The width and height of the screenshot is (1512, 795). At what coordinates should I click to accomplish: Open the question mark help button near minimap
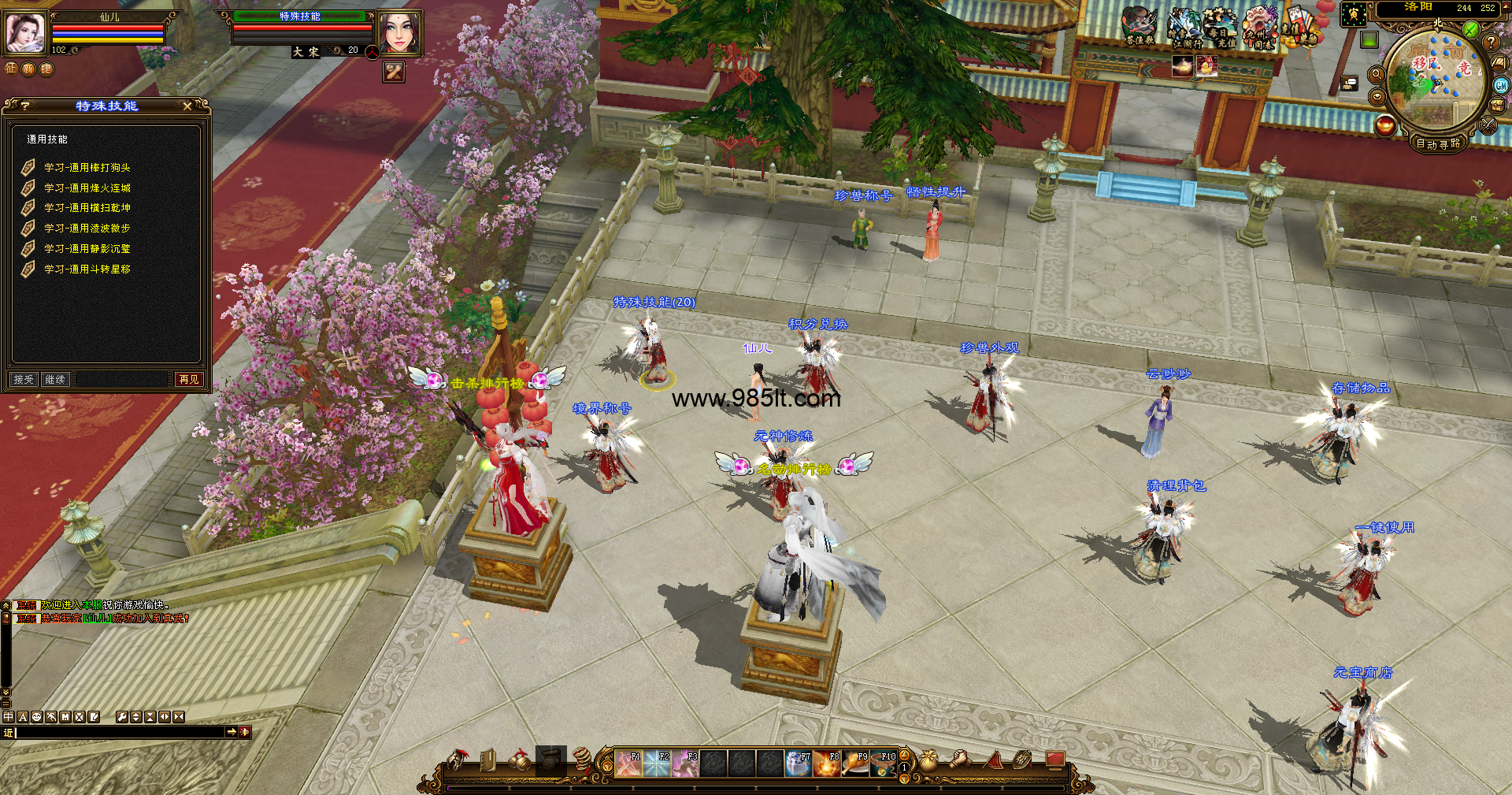[x=1491, y=43]
